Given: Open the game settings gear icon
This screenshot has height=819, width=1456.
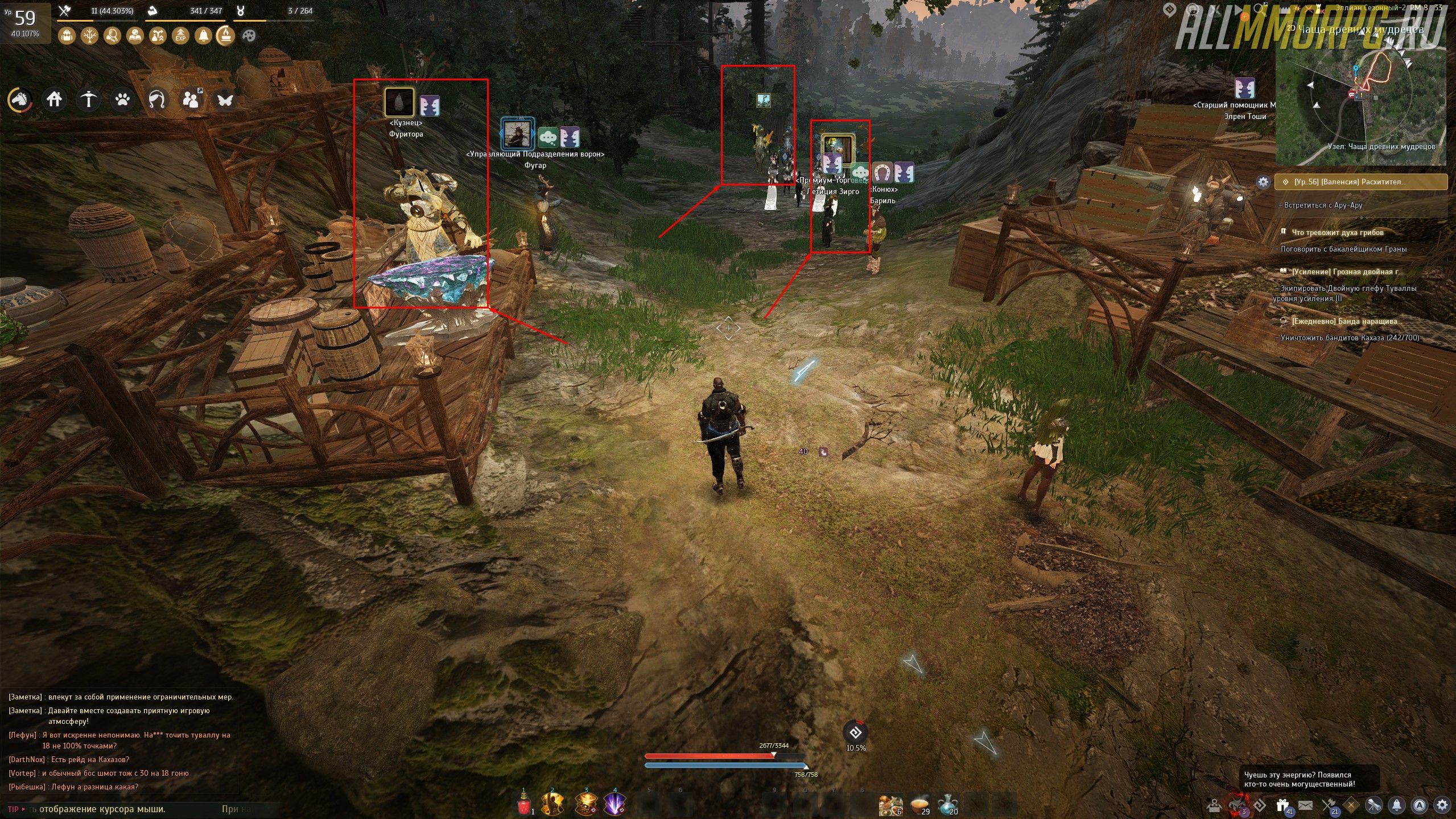Looking at the screenshot, I should coord(1442,805).
